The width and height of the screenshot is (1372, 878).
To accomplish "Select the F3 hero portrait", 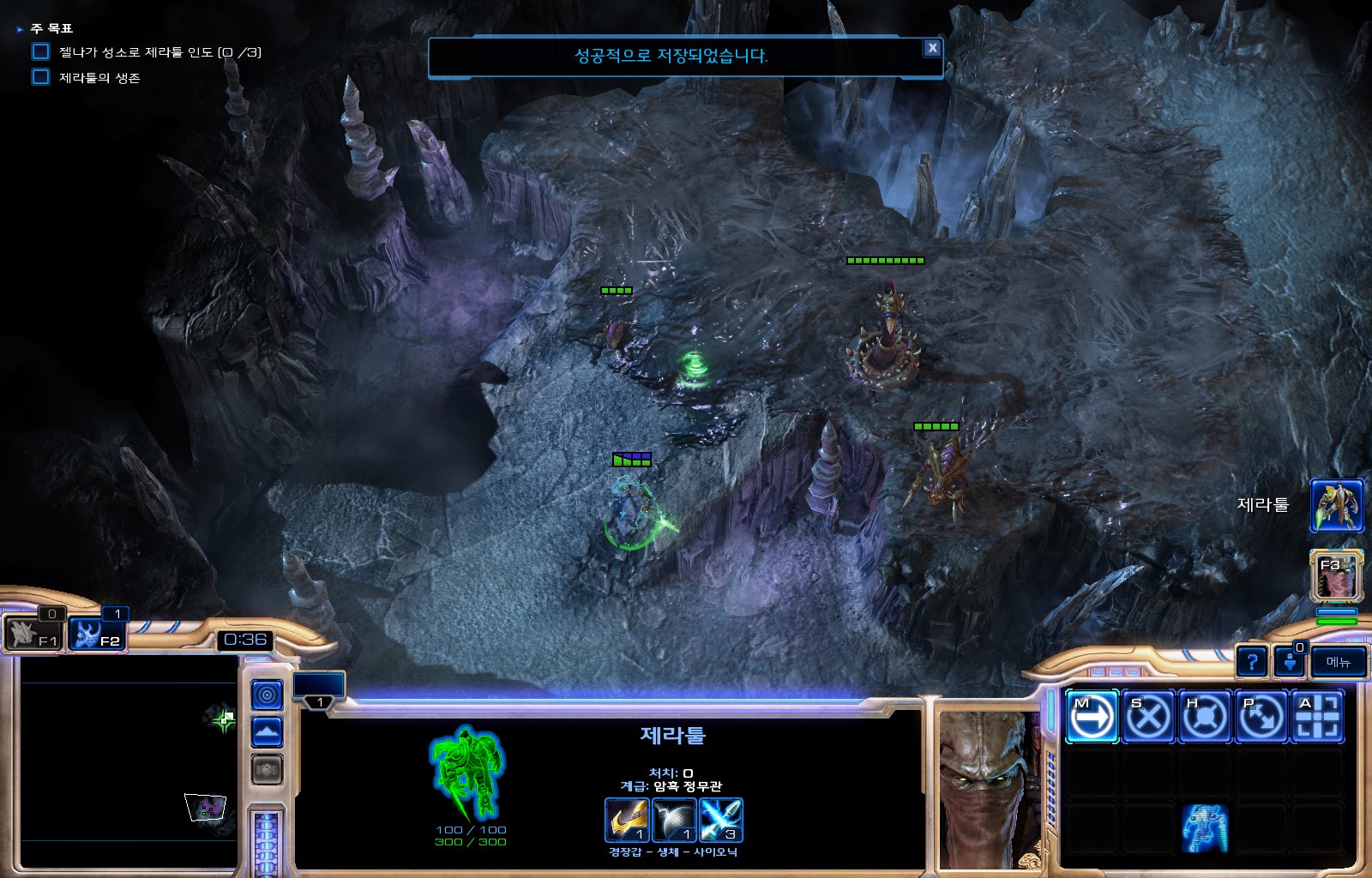I will pos(1337,574).
